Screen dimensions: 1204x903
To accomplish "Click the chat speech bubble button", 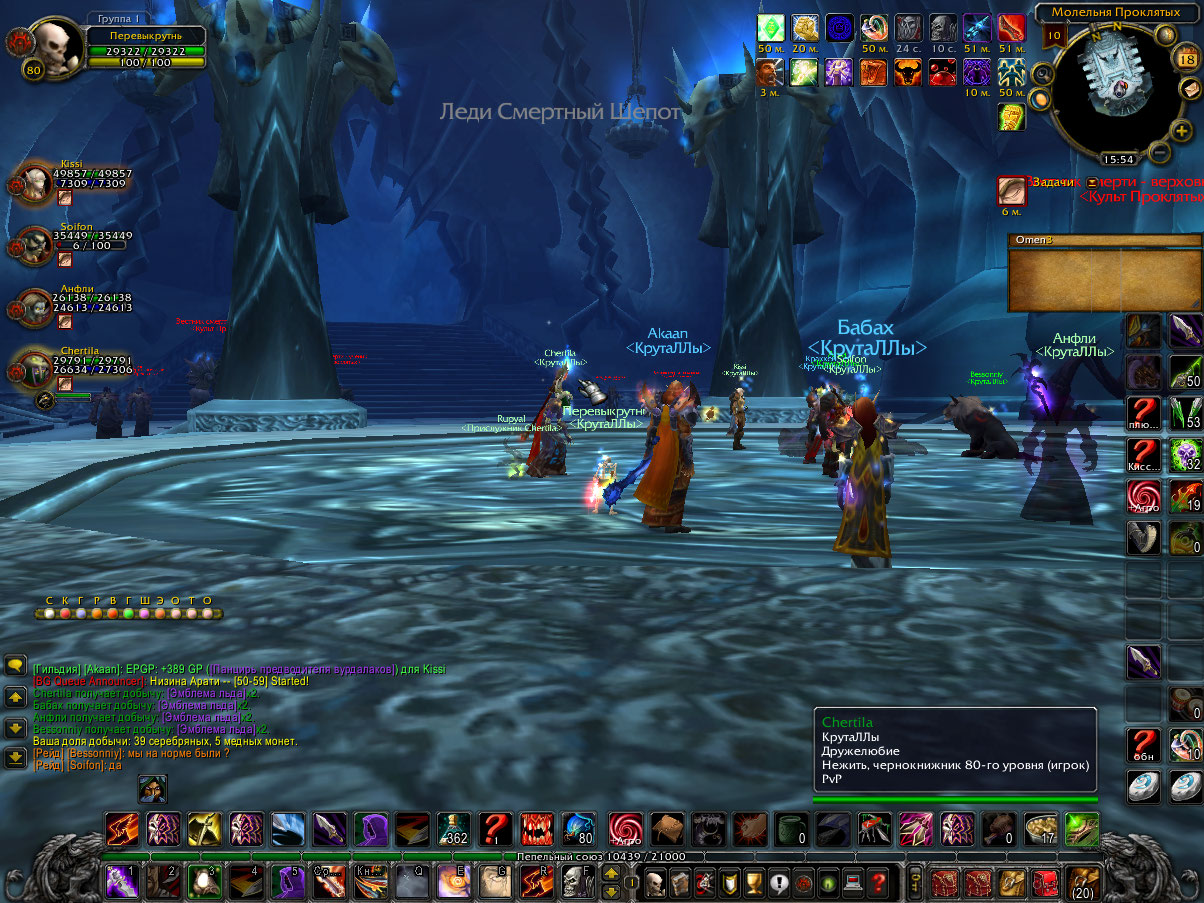I will coord(15,664).
